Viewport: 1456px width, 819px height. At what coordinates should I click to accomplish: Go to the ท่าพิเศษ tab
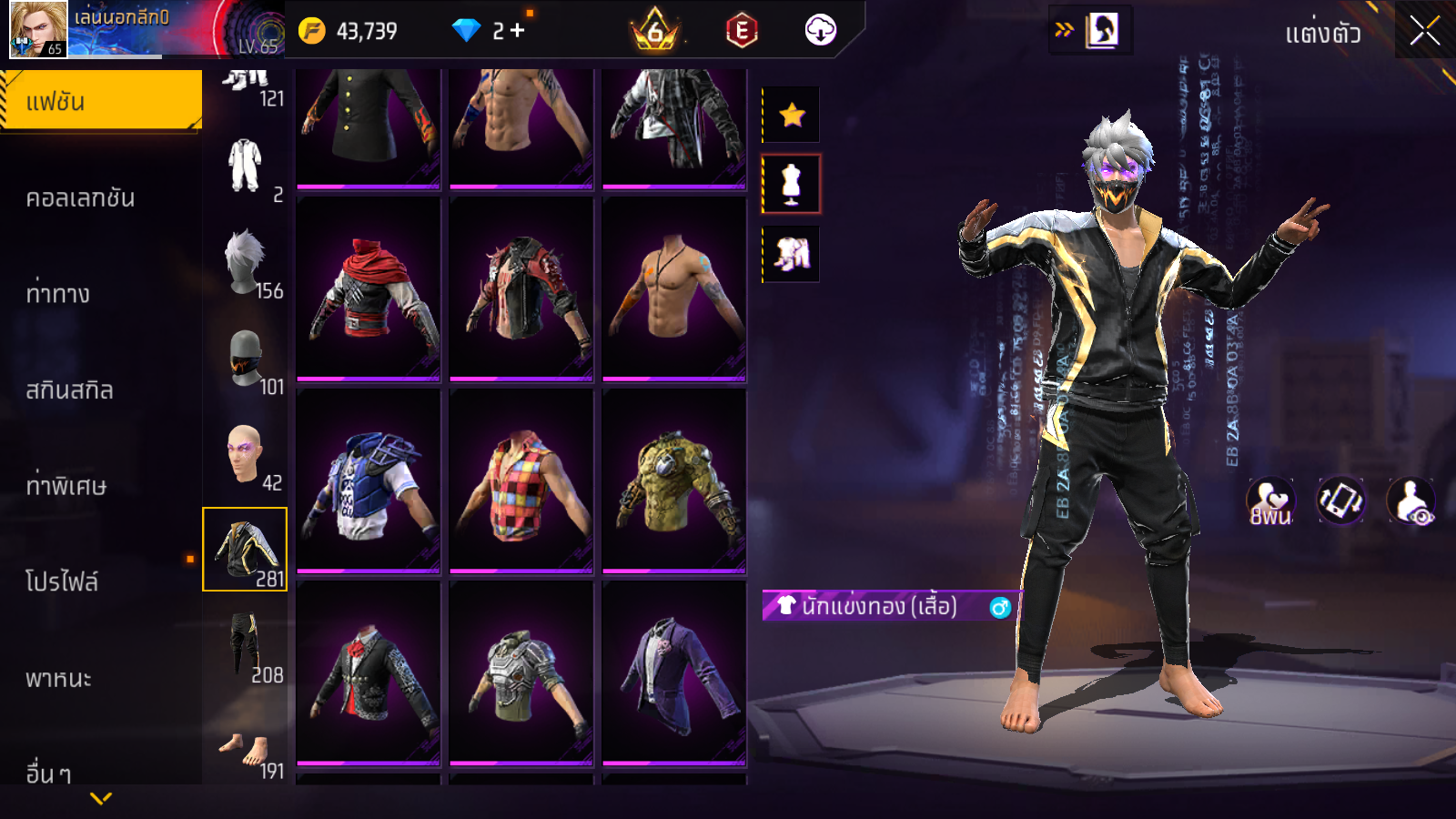[x=66, y=485]
